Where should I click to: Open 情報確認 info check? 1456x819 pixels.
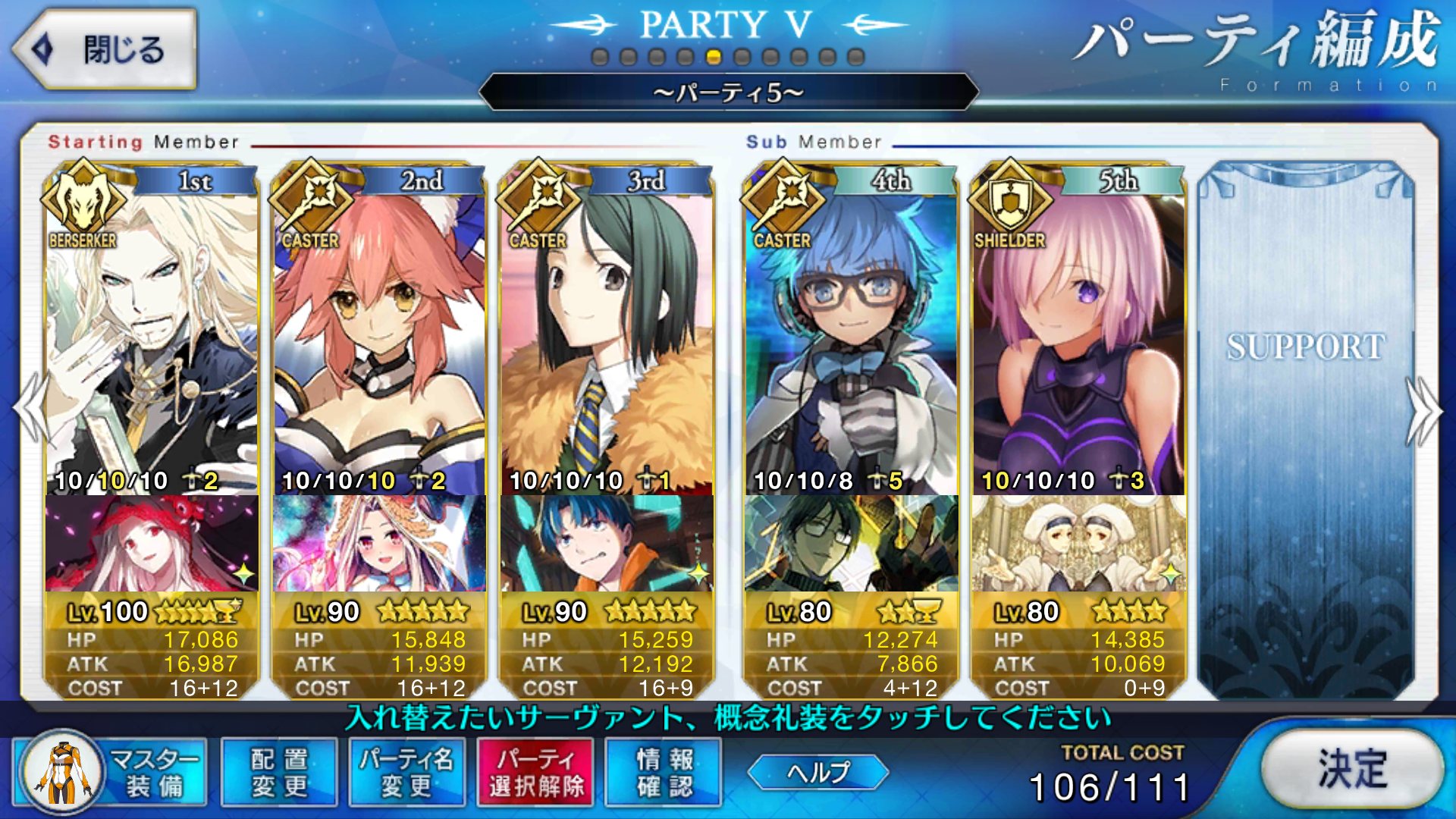[x=664, y=772]
